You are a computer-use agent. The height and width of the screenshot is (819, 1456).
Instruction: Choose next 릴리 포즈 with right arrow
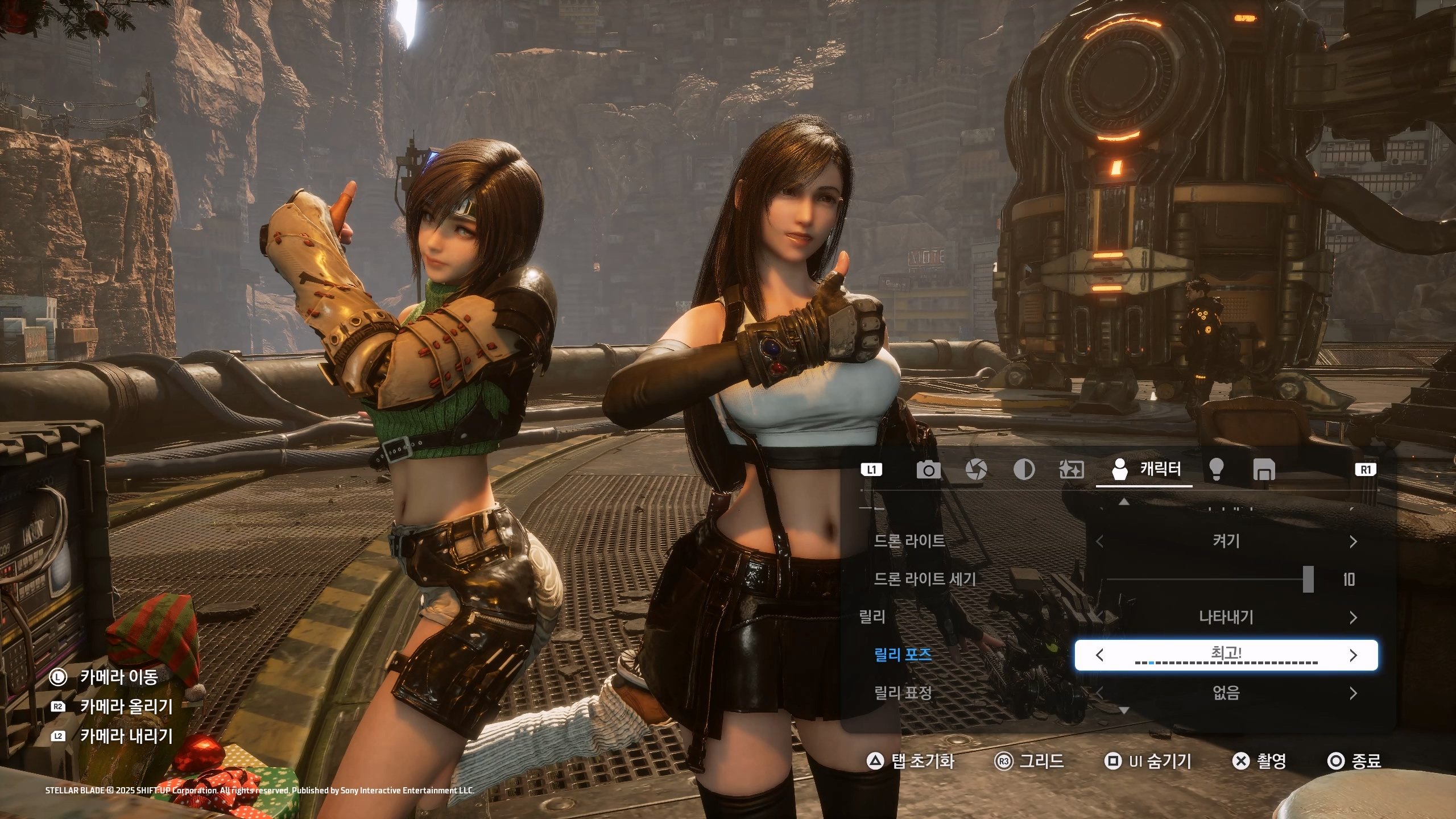point(1353,655)
